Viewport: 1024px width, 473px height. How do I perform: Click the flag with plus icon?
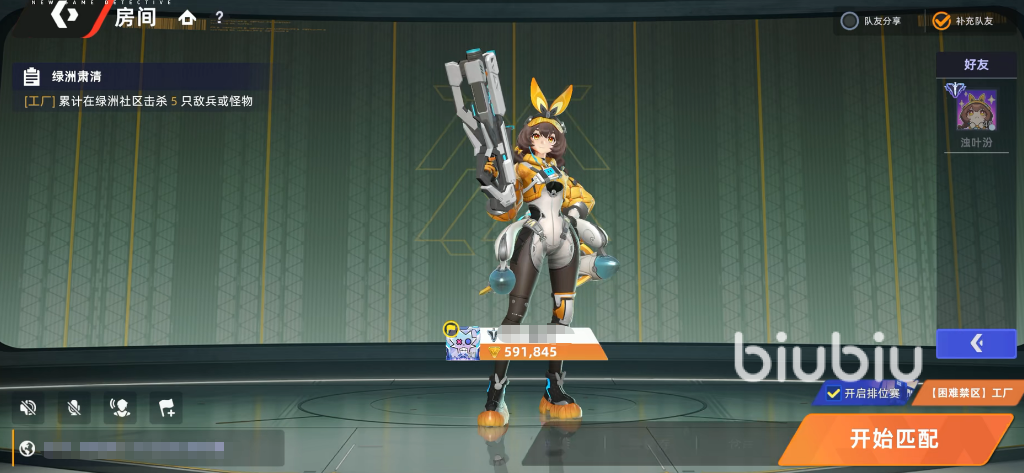pyautogui.click(x=166, y=407)
